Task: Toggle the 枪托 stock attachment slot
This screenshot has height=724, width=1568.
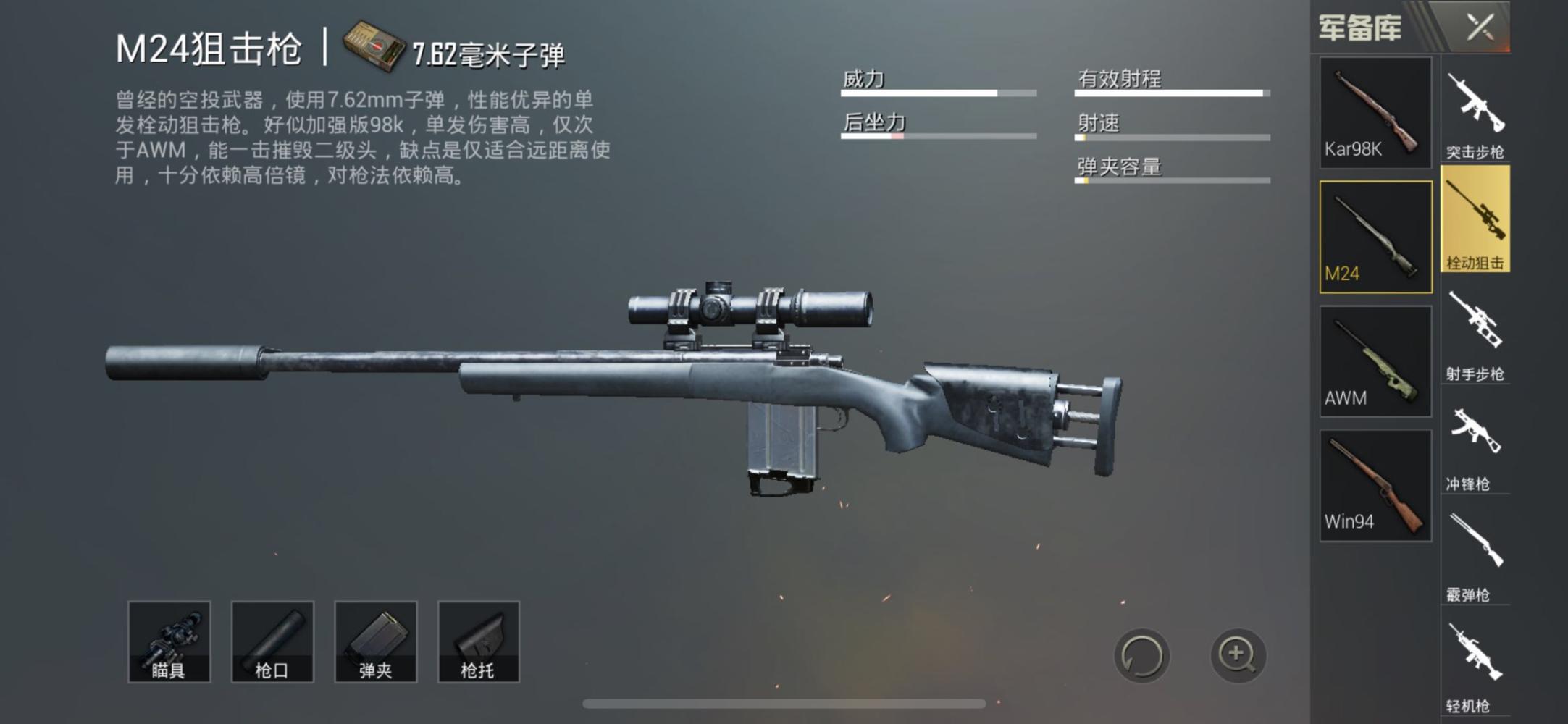Action: point(479,643)
